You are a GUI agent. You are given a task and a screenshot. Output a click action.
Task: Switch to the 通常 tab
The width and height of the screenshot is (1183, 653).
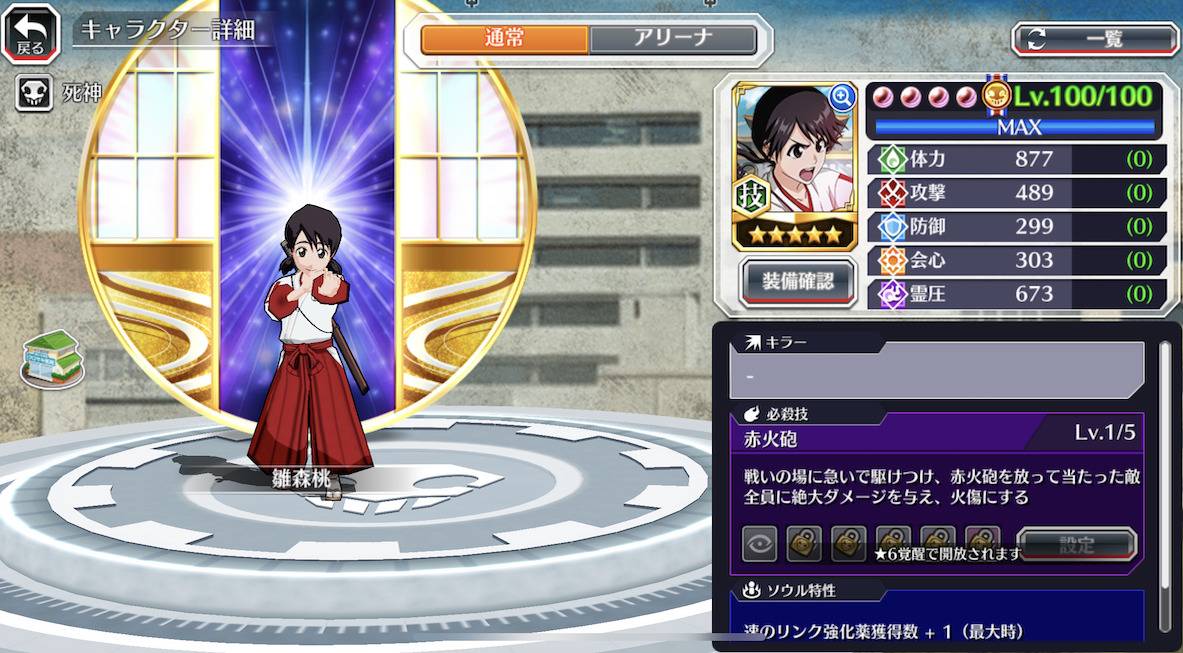pos(505,39)
